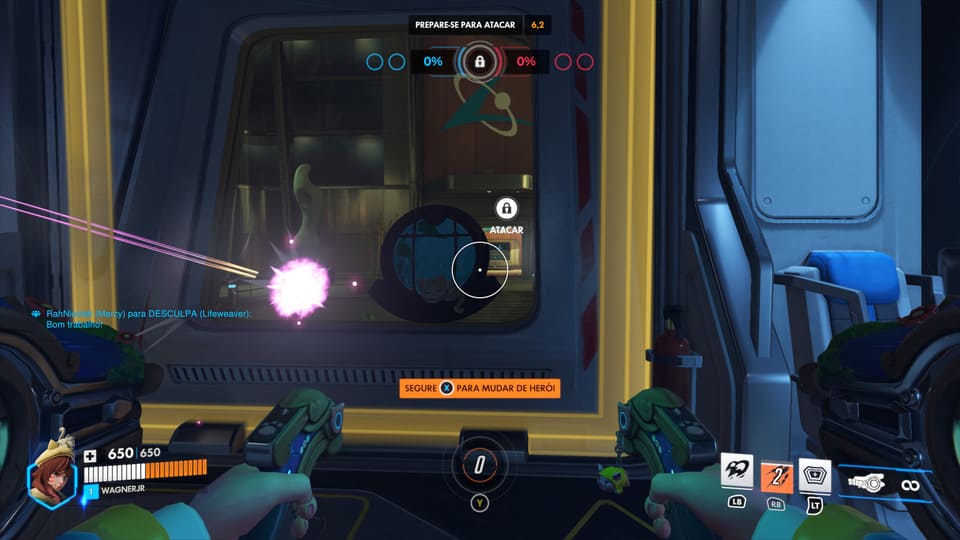
Task: Open the chat message from RahNicolas
Action: [140, 319]
